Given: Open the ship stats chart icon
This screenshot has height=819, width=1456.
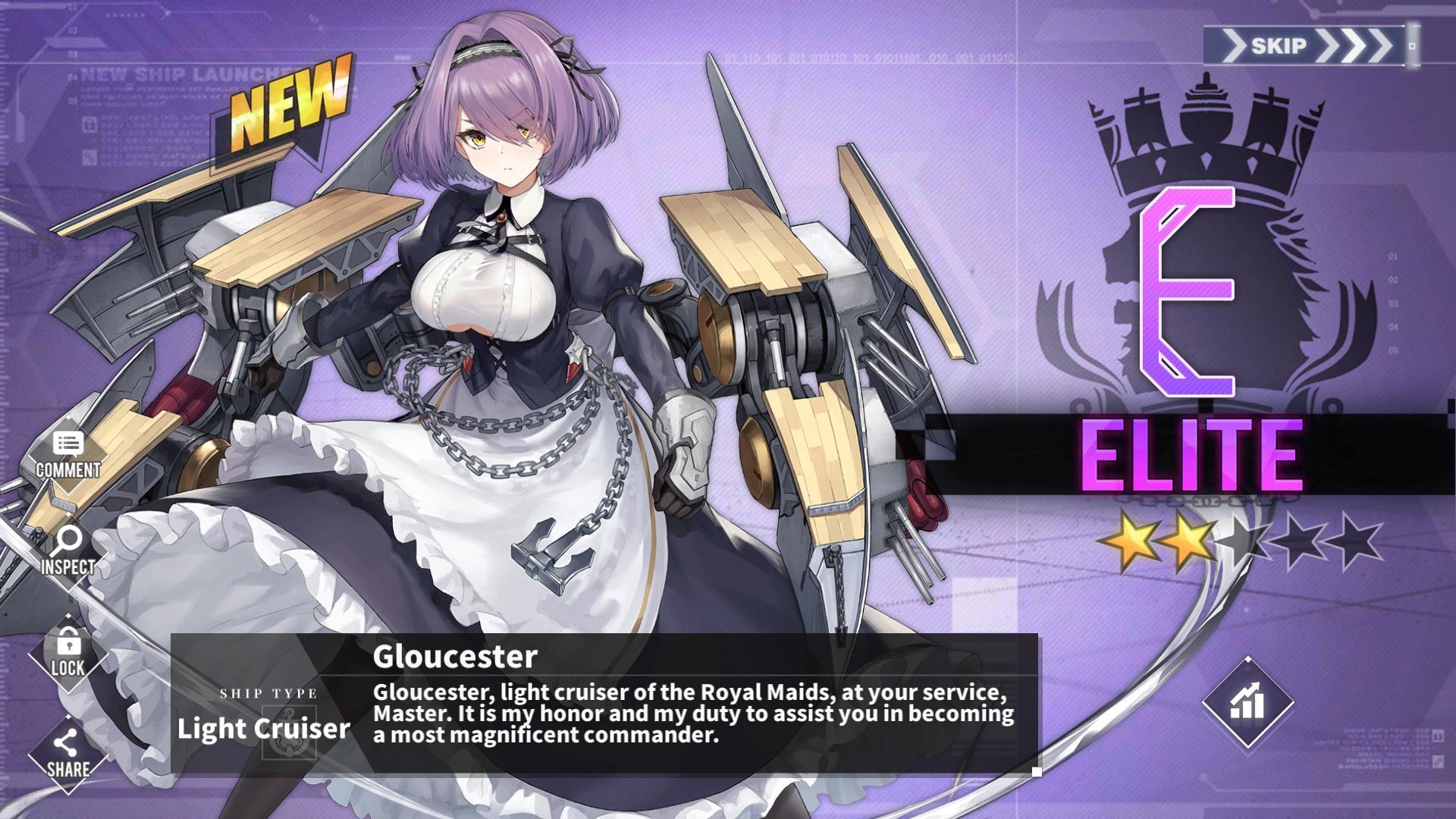Looking at the screenshot, I should (x=1247, y=702).
